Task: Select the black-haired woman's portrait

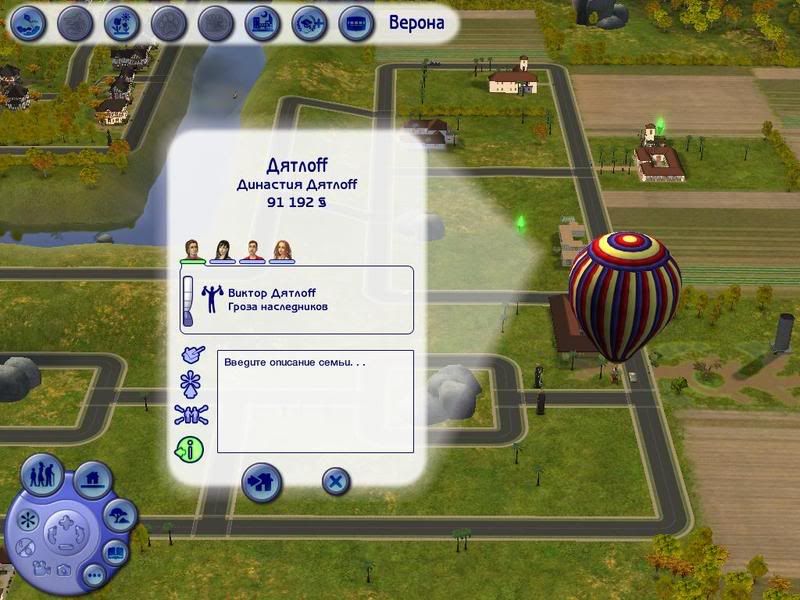Action: pyautogui.click(x=222, y=250)
